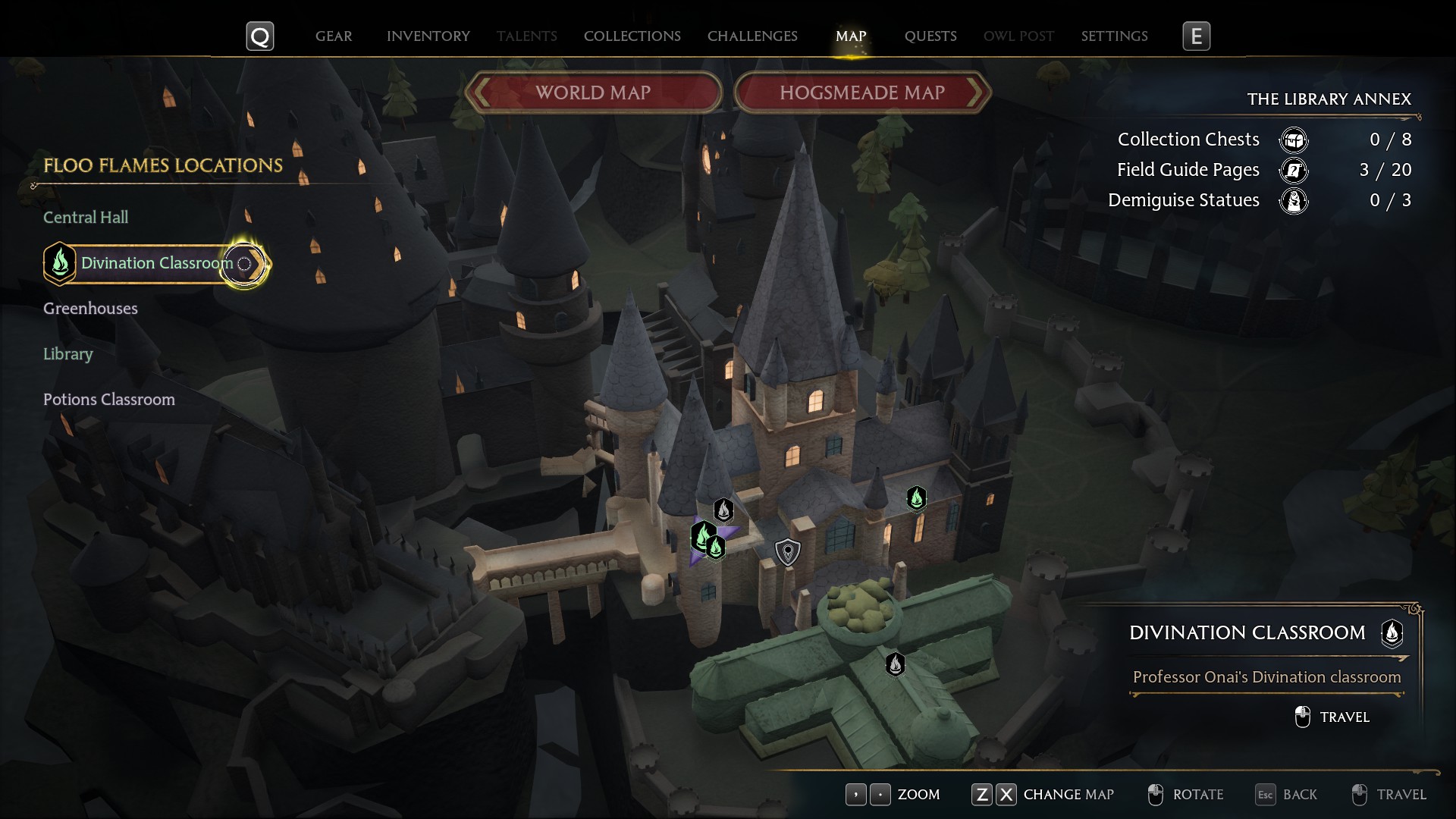Travel to the Divination Classroom

pyautogui.click(x=1333, y=717)
